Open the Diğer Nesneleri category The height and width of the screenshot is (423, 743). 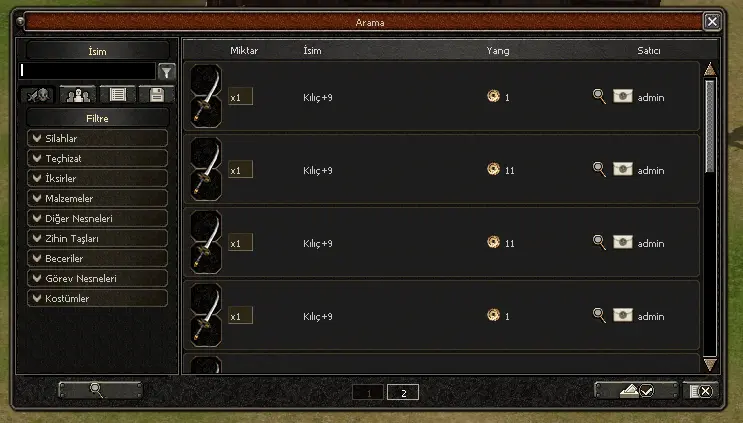[x=97, y=218]
